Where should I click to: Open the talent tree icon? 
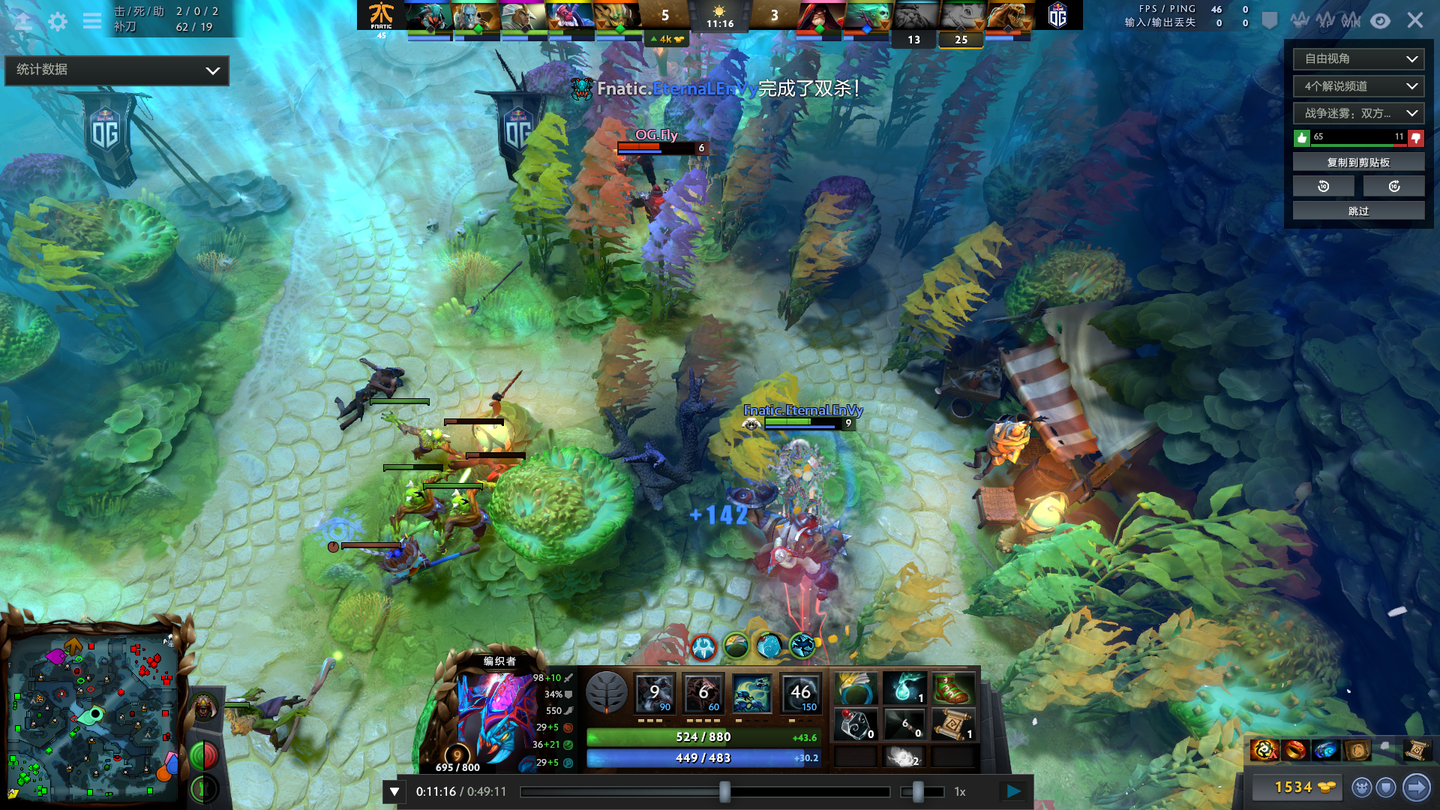[606, 692]
